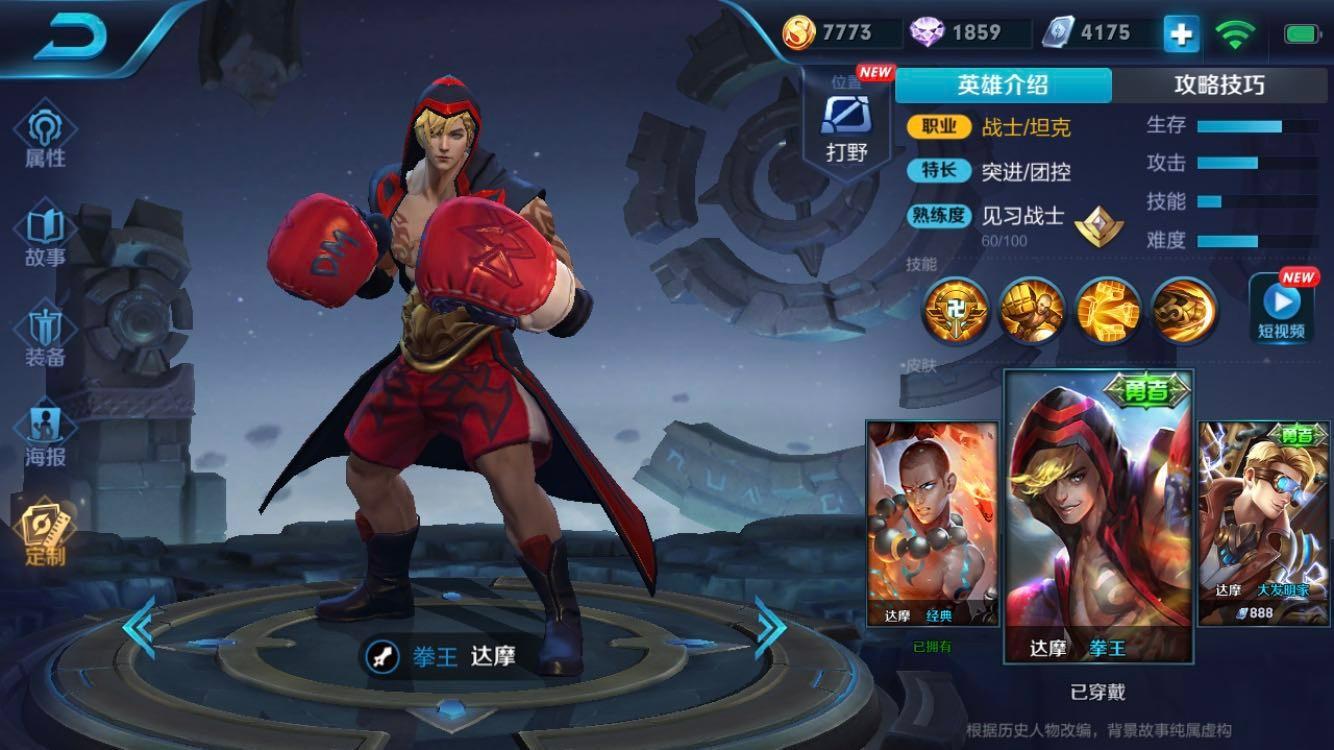View the fourth ultimate skill icon
The height and width of the screenshot is (750, 1334).
(x=1184, y=309)
